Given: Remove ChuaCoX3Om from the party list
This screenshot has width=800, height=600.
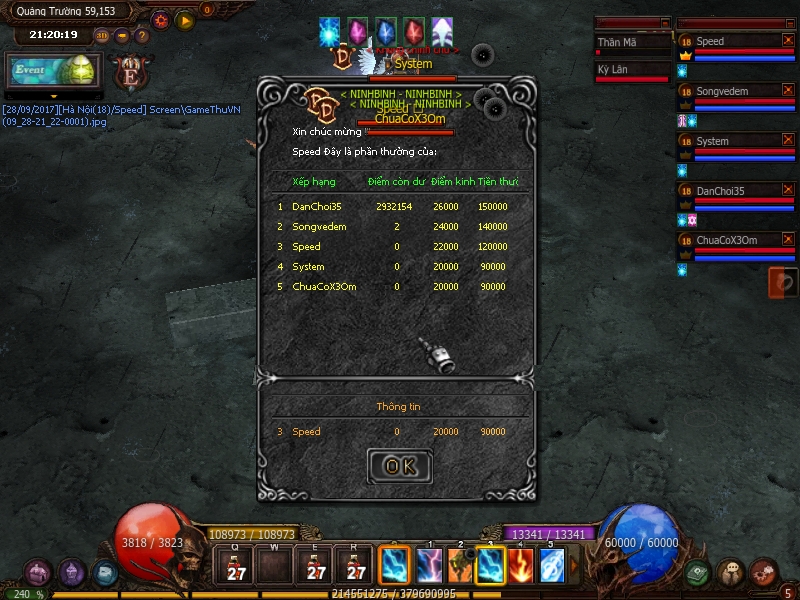Looking at the screenshot, I should point(787,240).
